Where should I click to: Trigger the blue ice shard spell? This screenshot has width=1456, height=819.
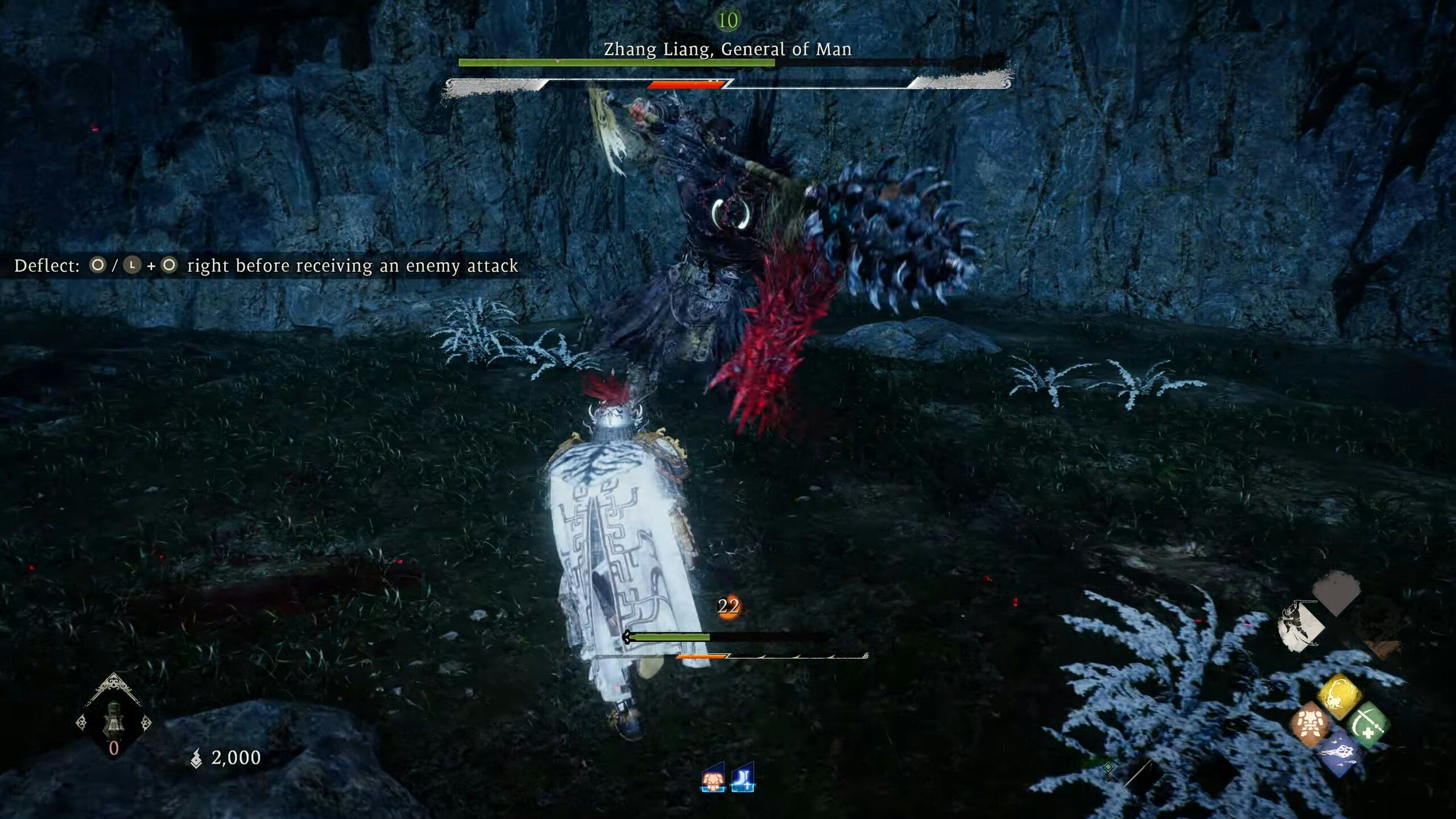point(1339,754)
